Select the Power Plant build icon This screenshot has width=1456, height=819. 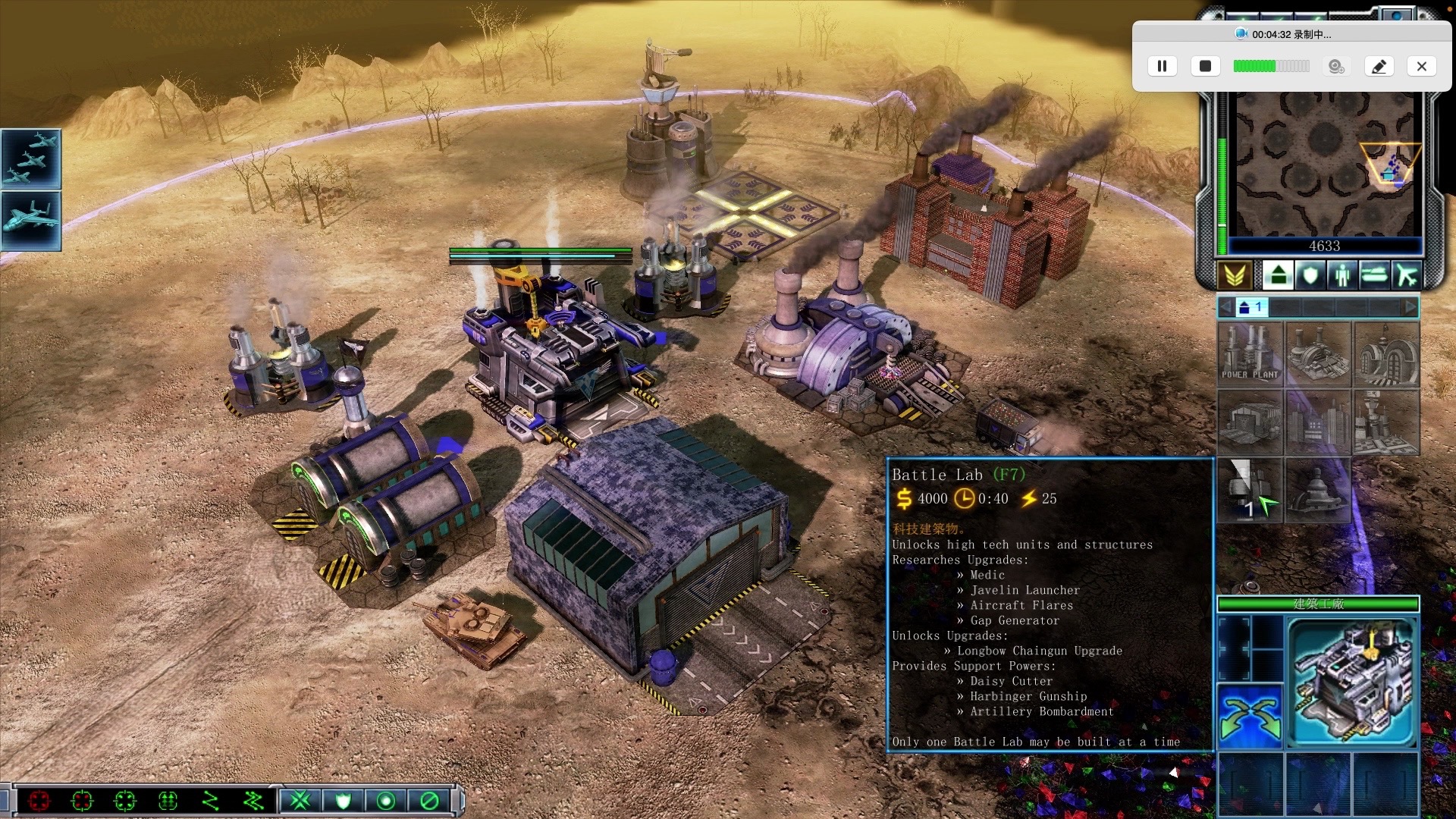tap(1250, 354)
